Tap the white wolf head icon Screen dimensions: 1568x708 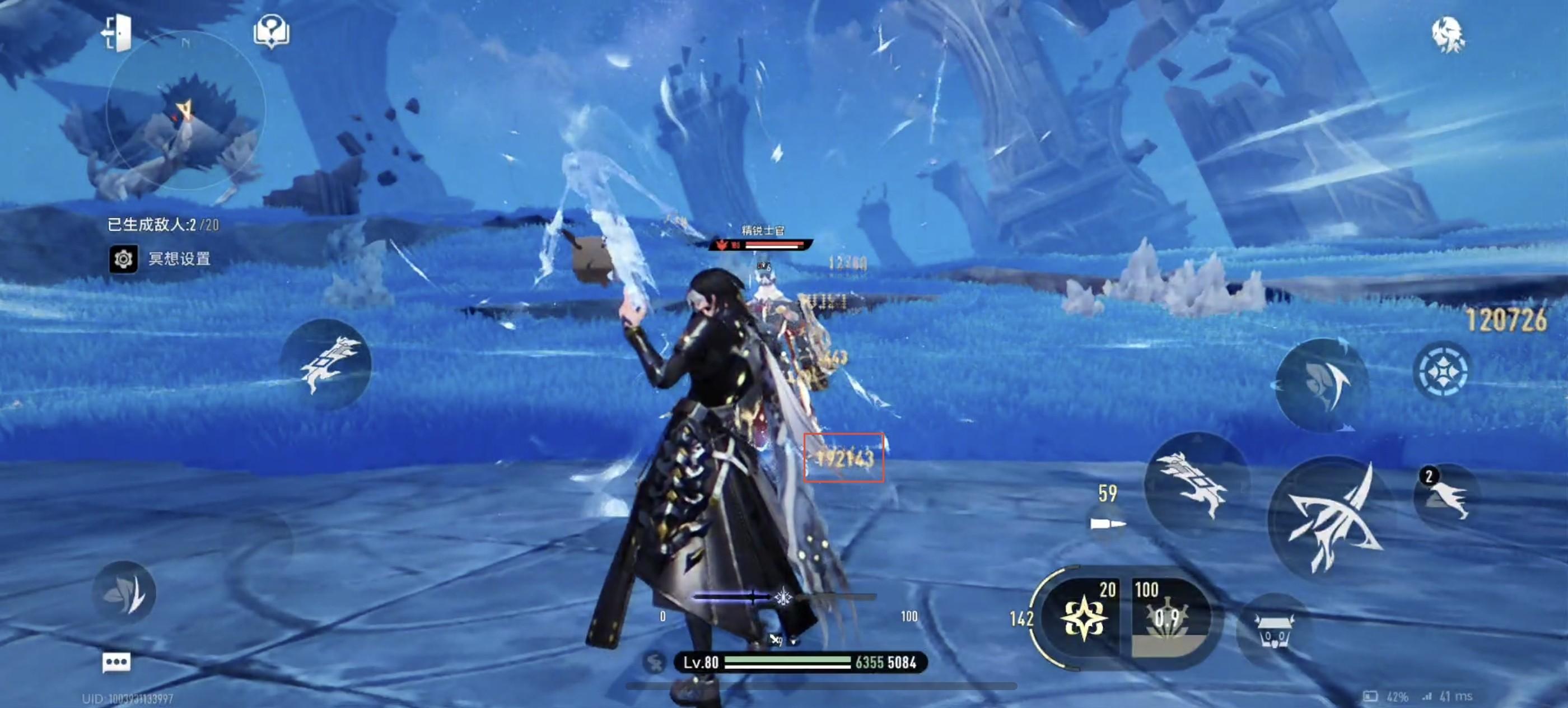click(1448, 35)
